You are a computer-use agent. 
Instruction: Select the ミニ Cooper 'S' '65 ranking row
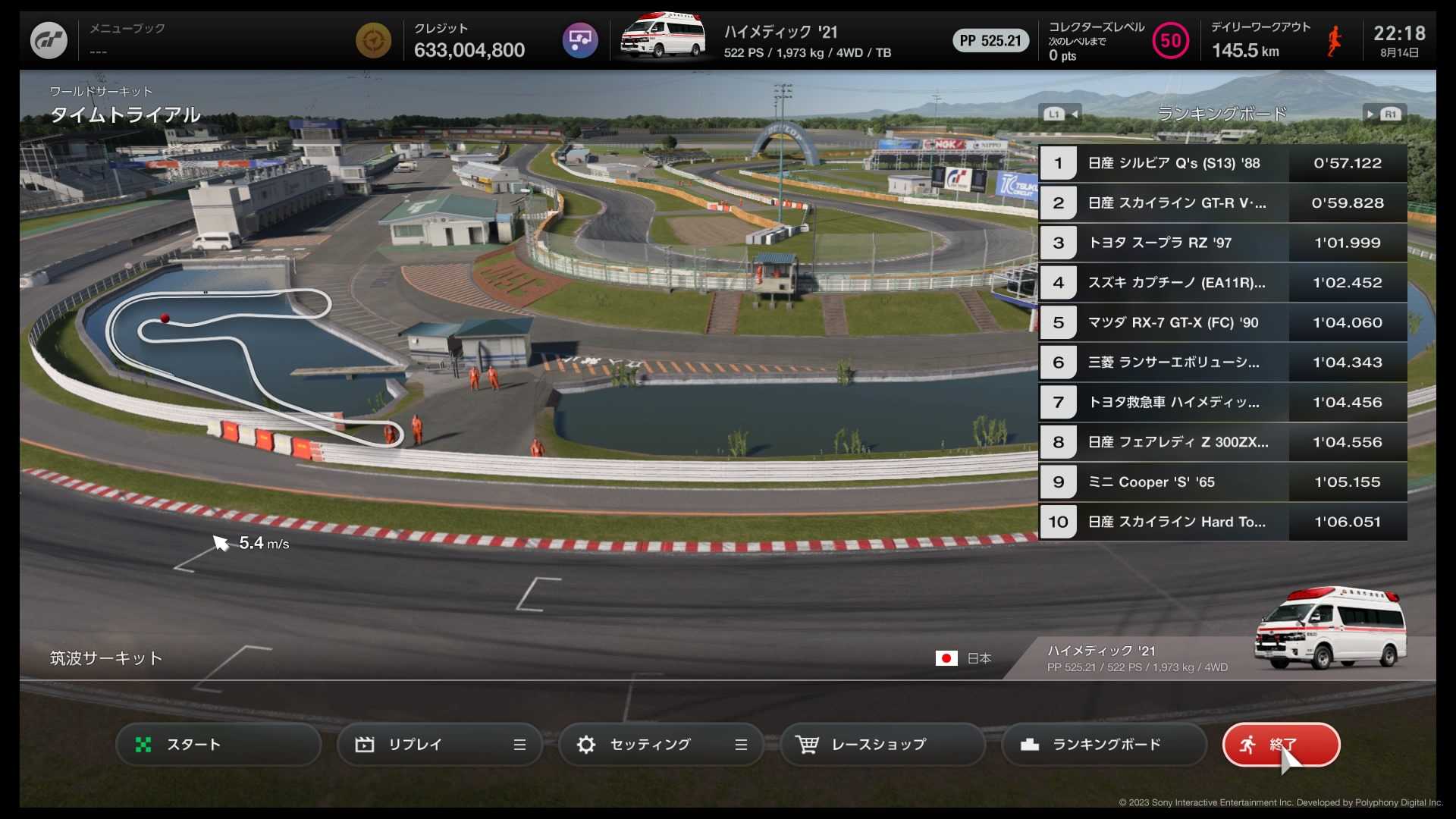[x=1222, y=482]
